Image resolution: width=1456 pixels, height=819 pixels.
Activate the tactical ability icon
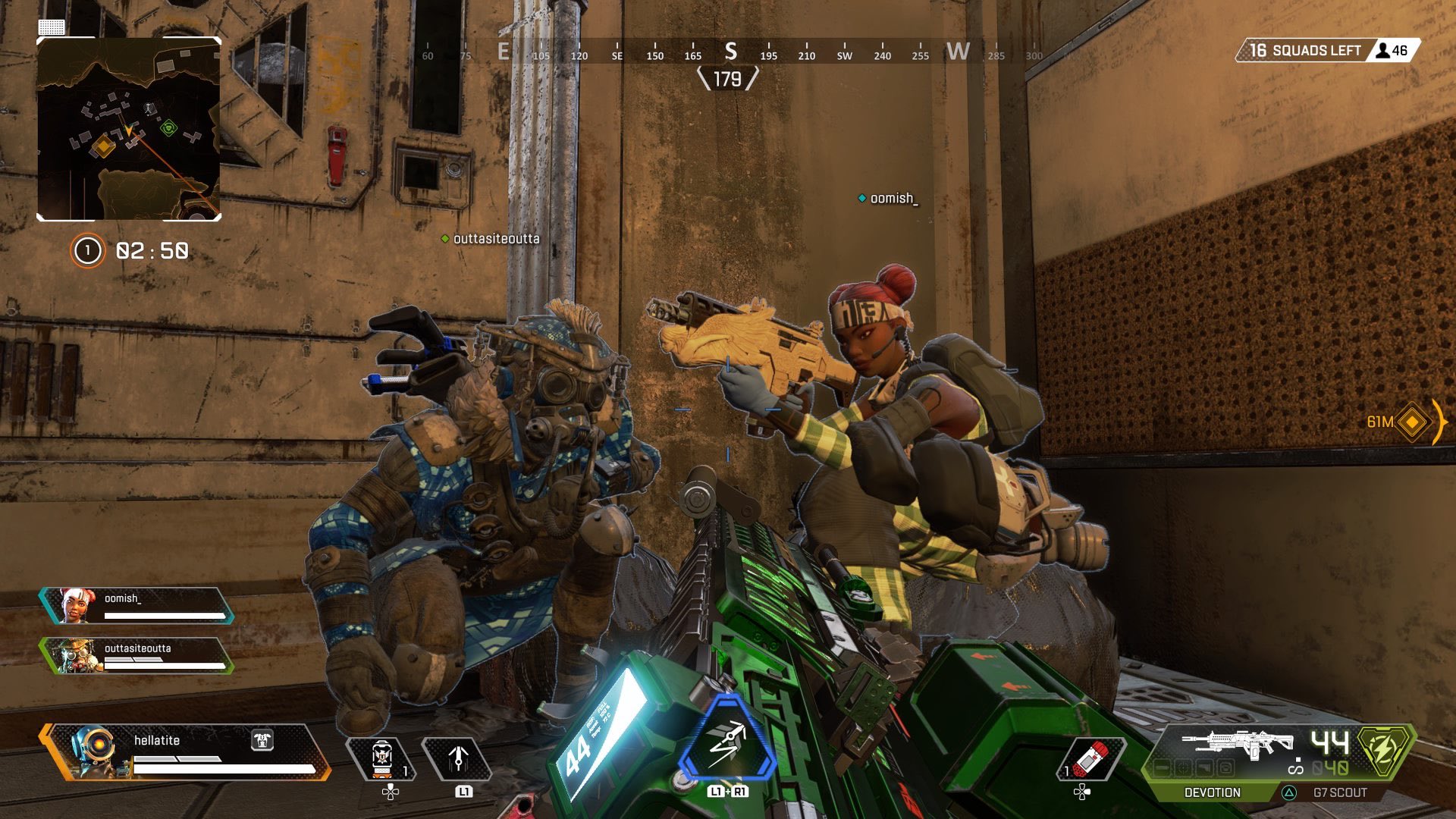point(457,758)
